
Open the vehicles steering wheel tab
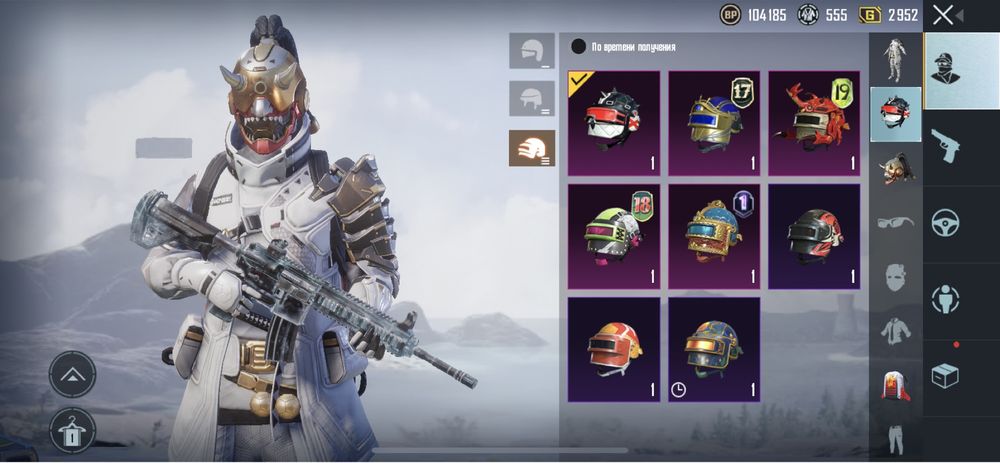click(946, 222)
